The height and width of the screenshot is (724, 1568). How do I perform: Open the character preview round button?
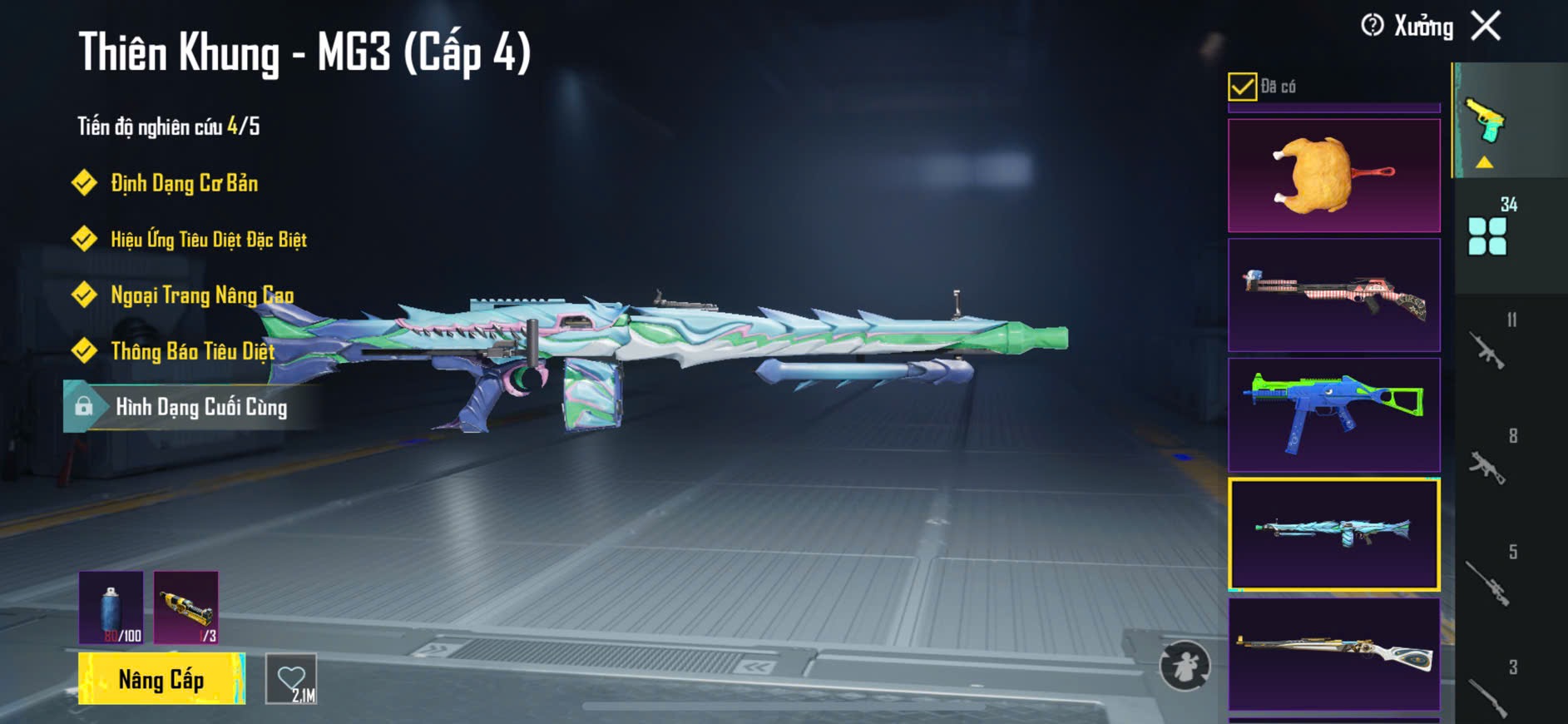click(x=1185, y=666)
